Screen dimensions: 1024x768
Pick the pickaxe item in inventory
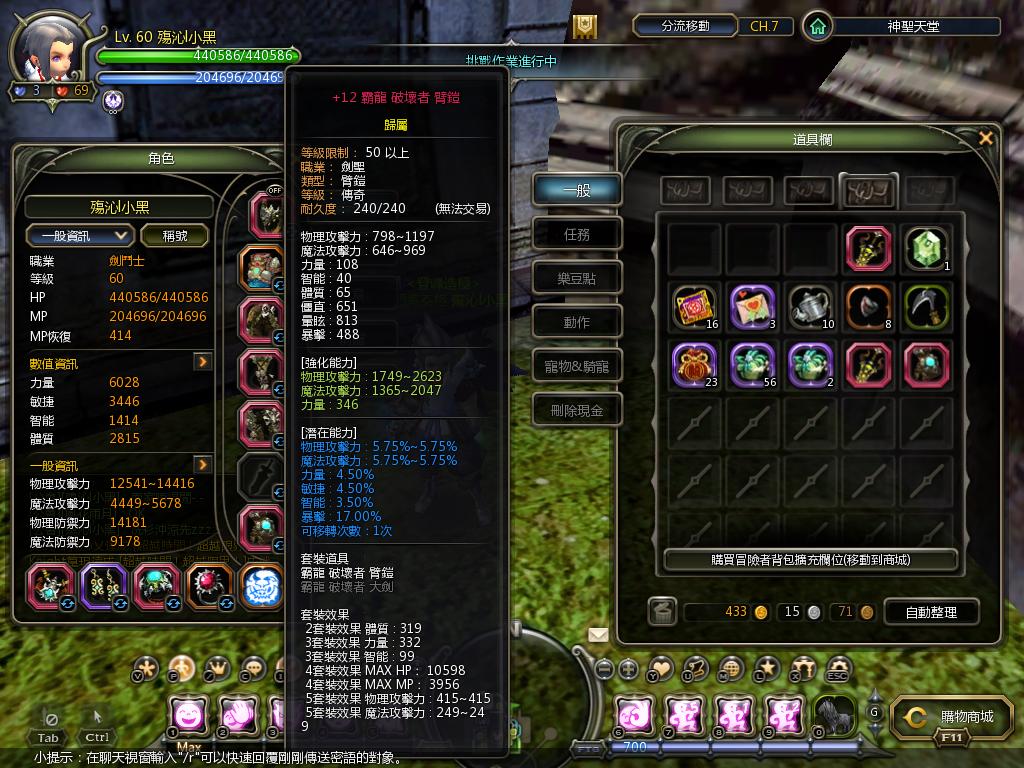(927, 306)
